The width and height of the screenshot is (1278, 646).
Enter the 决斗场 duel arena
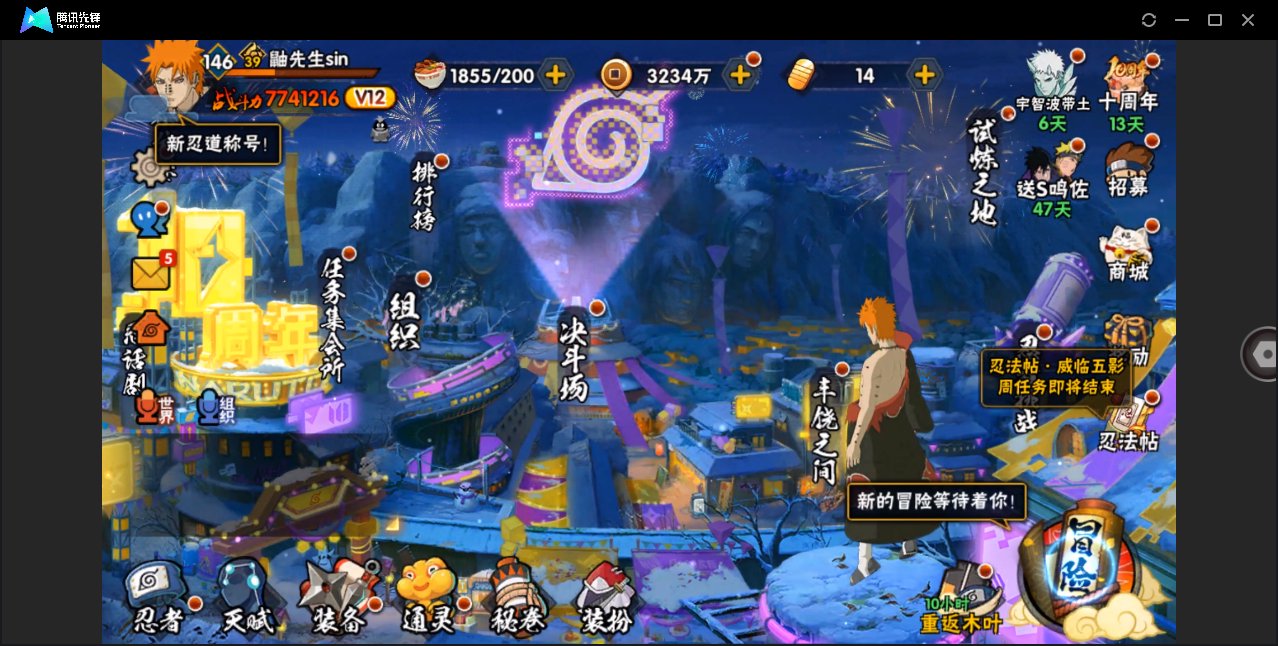click(574, 358)
